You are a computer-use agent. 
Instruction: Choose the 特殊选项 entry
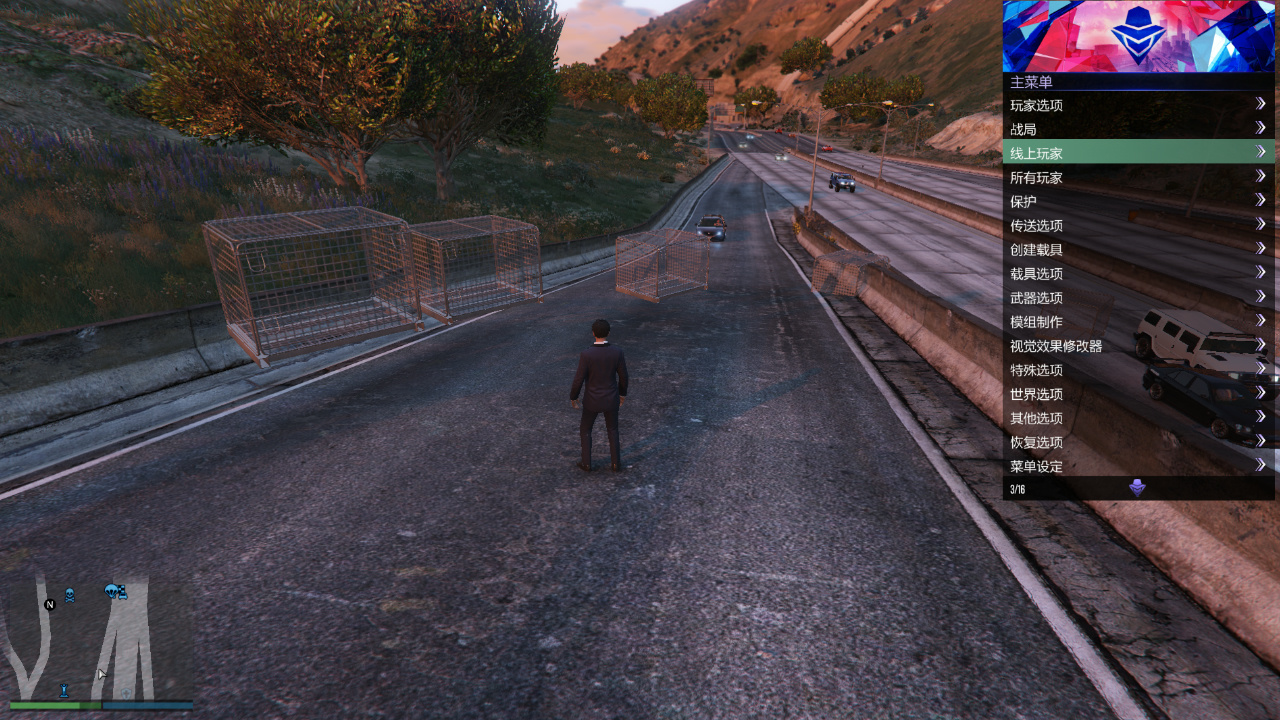click(1138, 369)
